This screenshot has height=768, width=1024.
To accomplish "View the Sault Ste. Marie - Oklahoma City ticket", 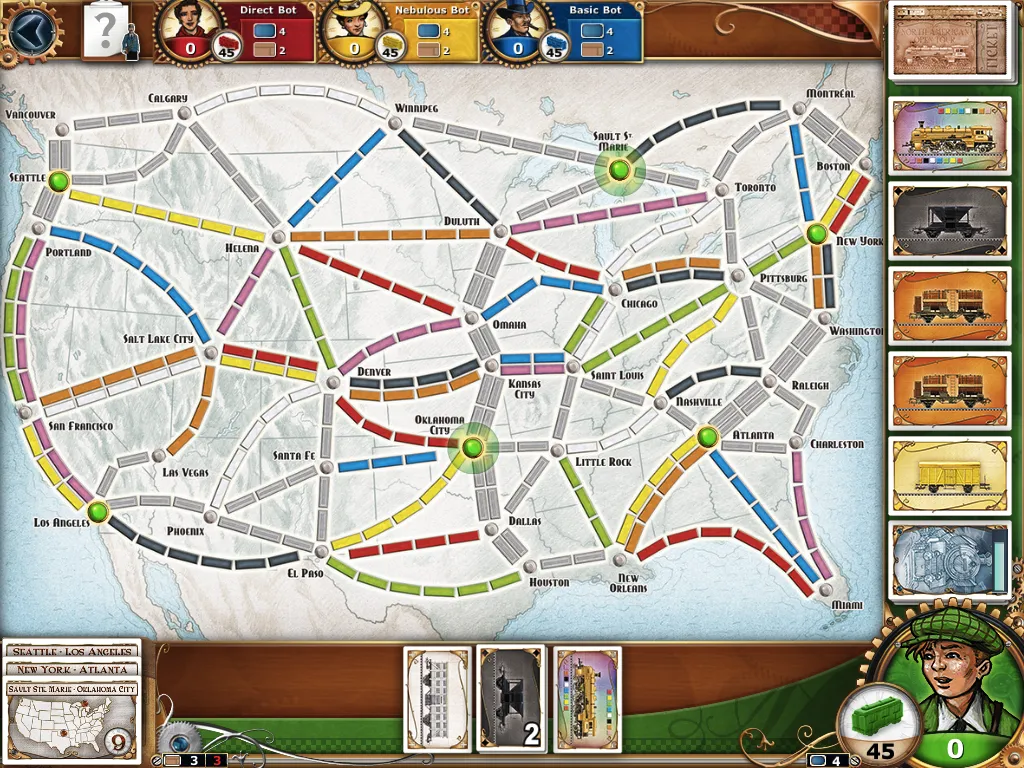I will [72, 689].
